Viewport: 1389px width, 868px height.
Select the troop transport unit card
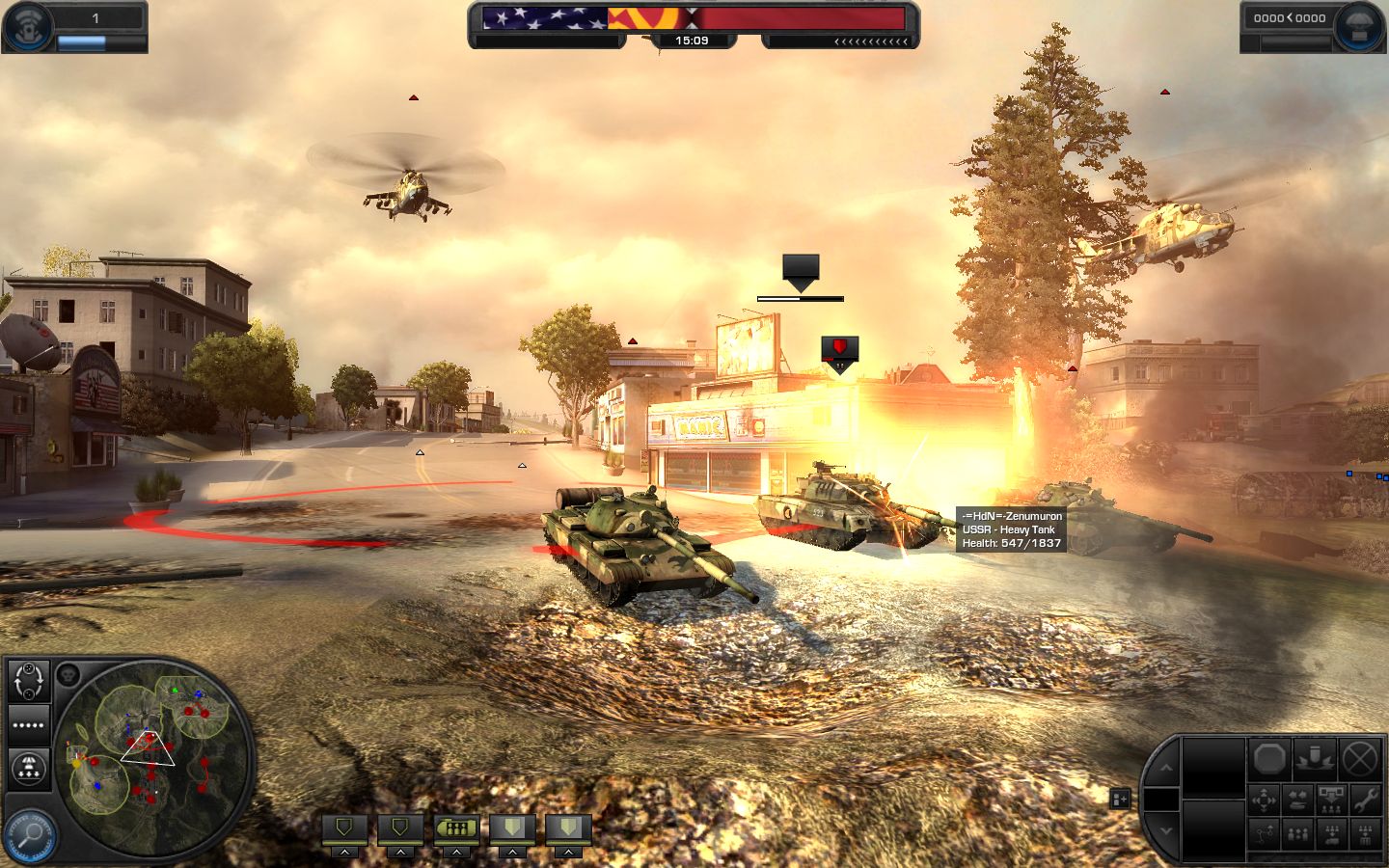click(456, 827)
